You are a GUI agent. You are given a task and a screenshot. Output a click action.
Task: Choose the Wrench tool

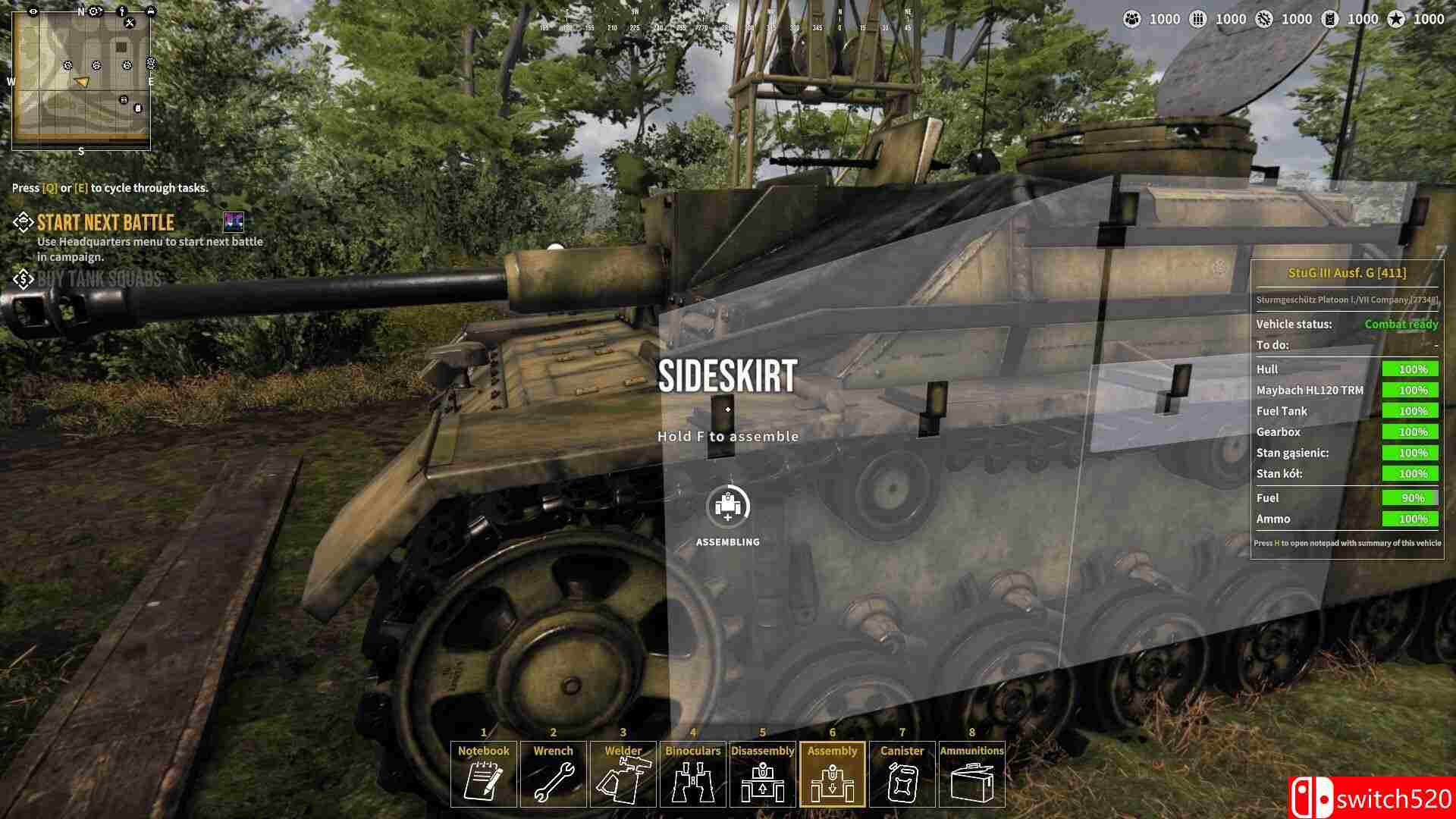click(x=554, y=774)
